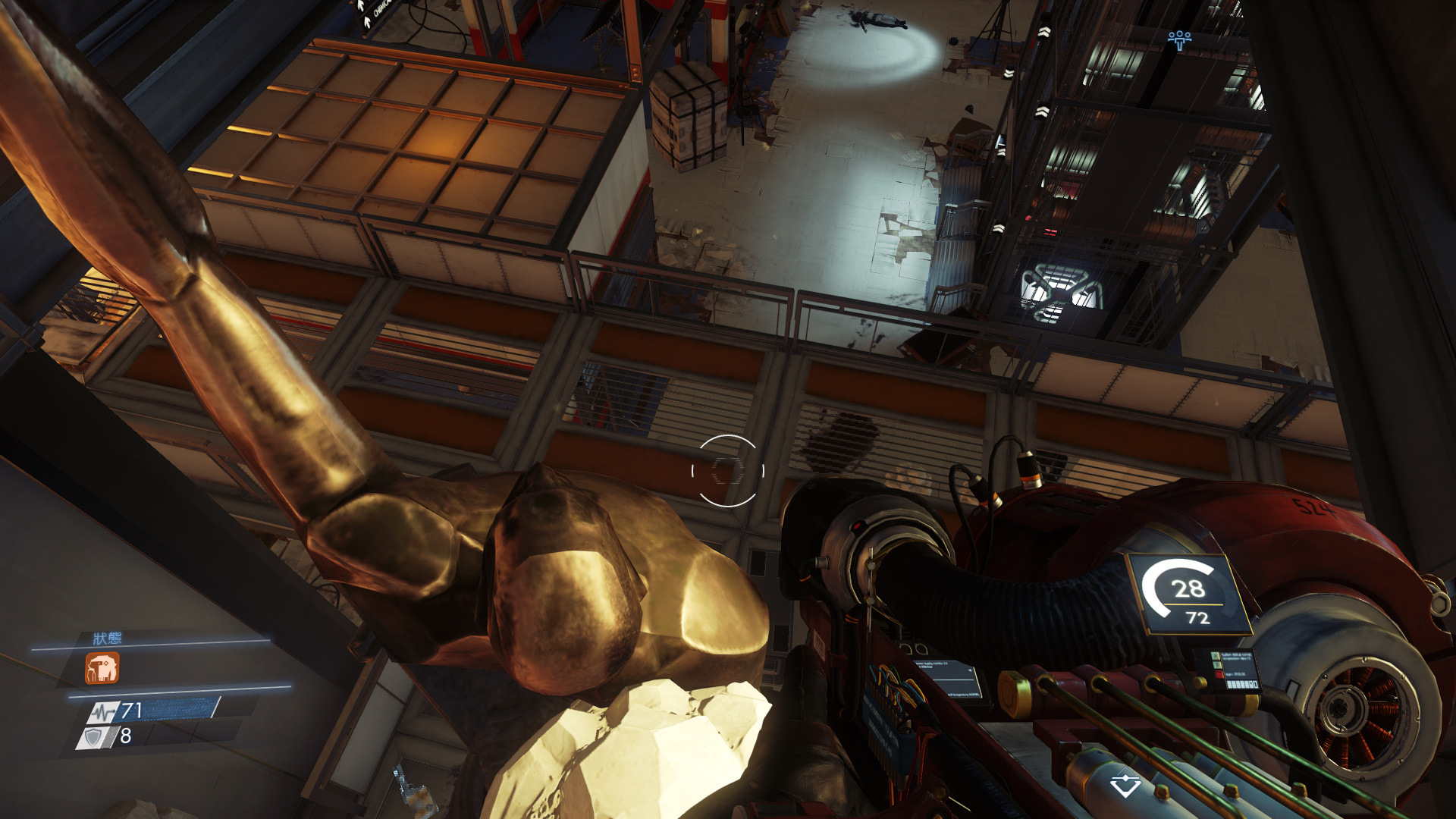Viewport: 1456px width, 819px height.
Task: Select the blue objective marker icon
Action: coord(1179,39)
